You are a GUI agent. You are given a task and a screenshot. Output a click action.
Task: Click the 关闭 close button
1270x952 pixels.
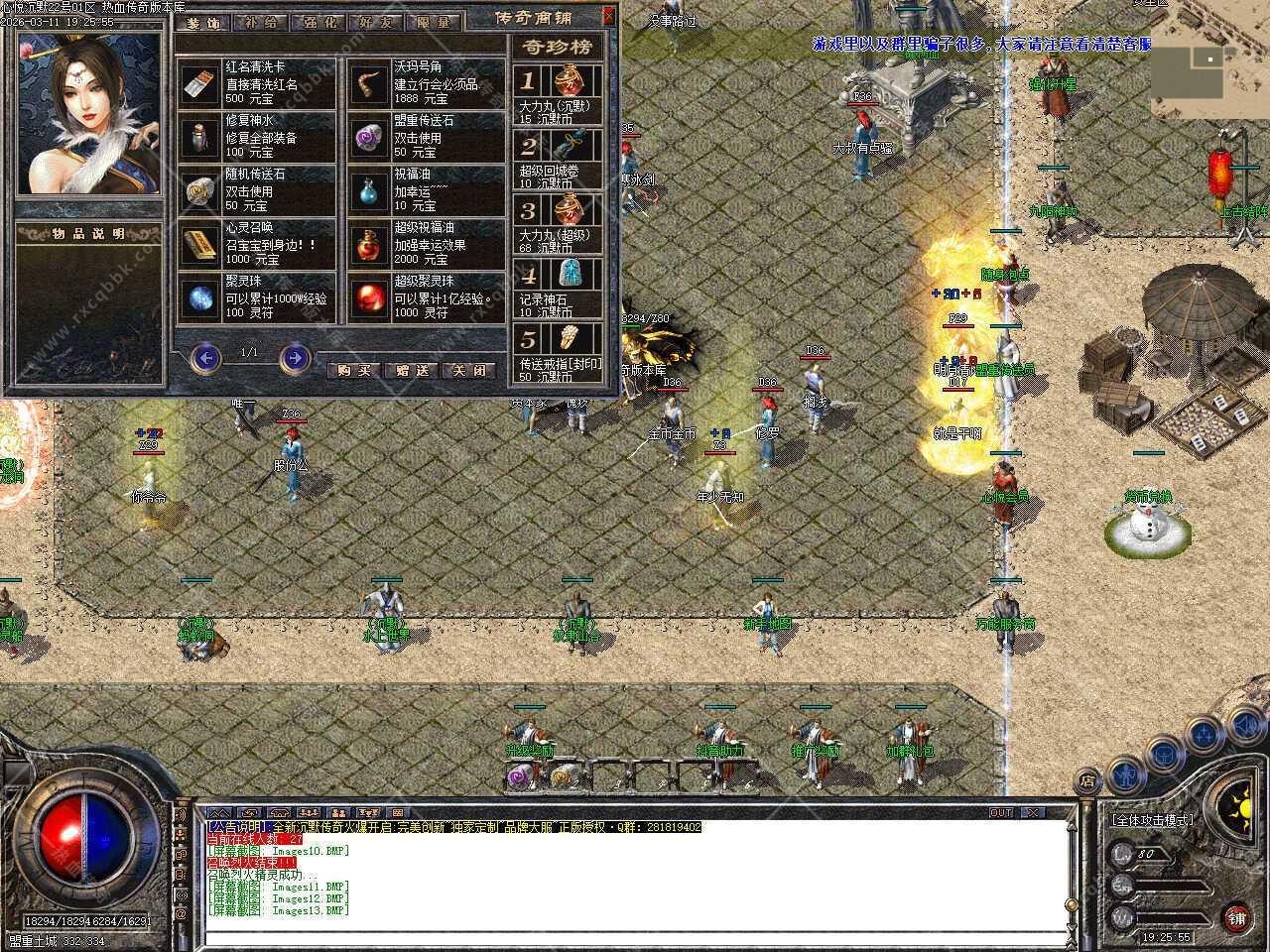click(469, 370)
